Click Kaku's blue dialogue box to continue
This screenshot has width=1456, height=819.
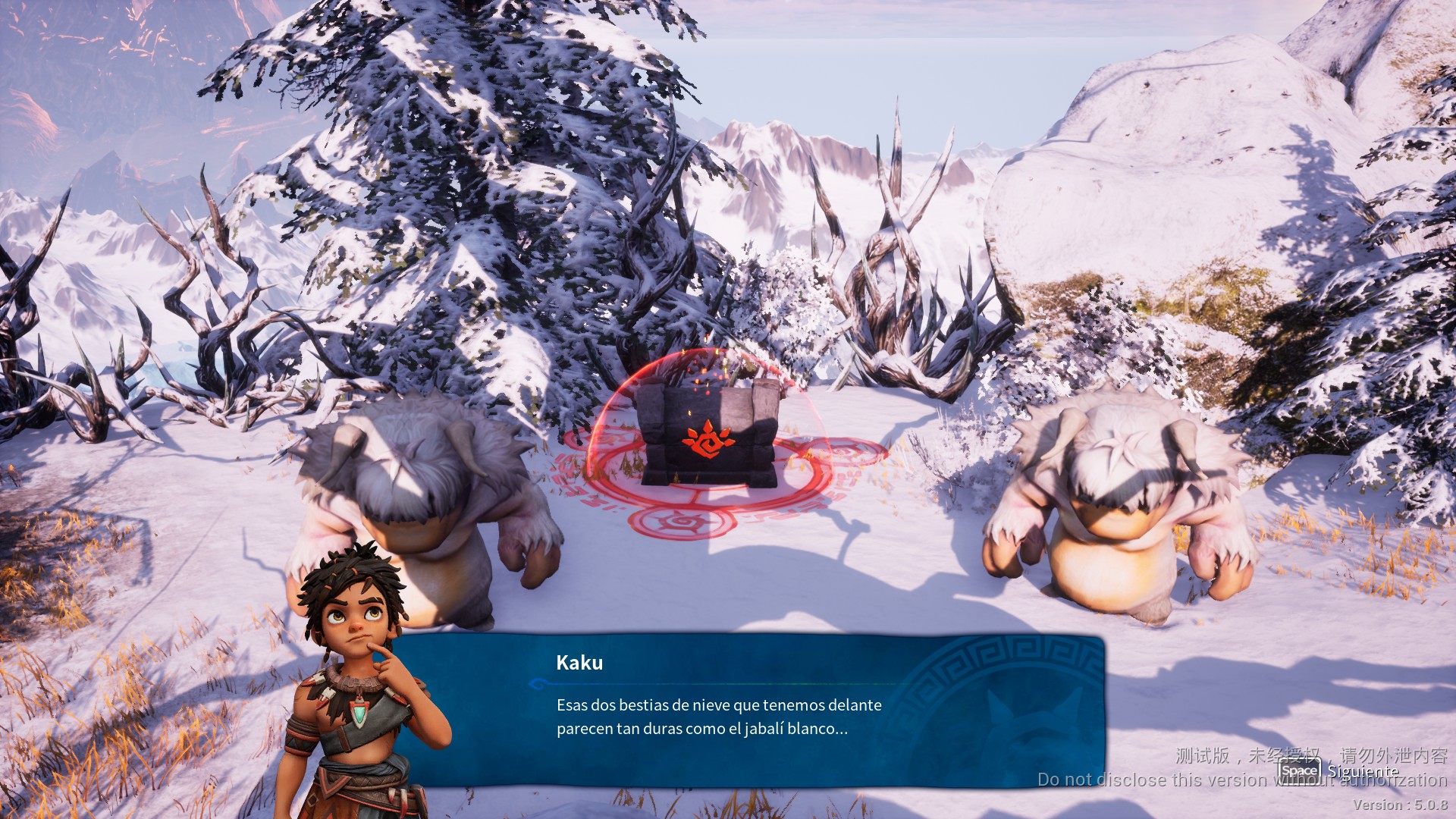pos(747,710)
